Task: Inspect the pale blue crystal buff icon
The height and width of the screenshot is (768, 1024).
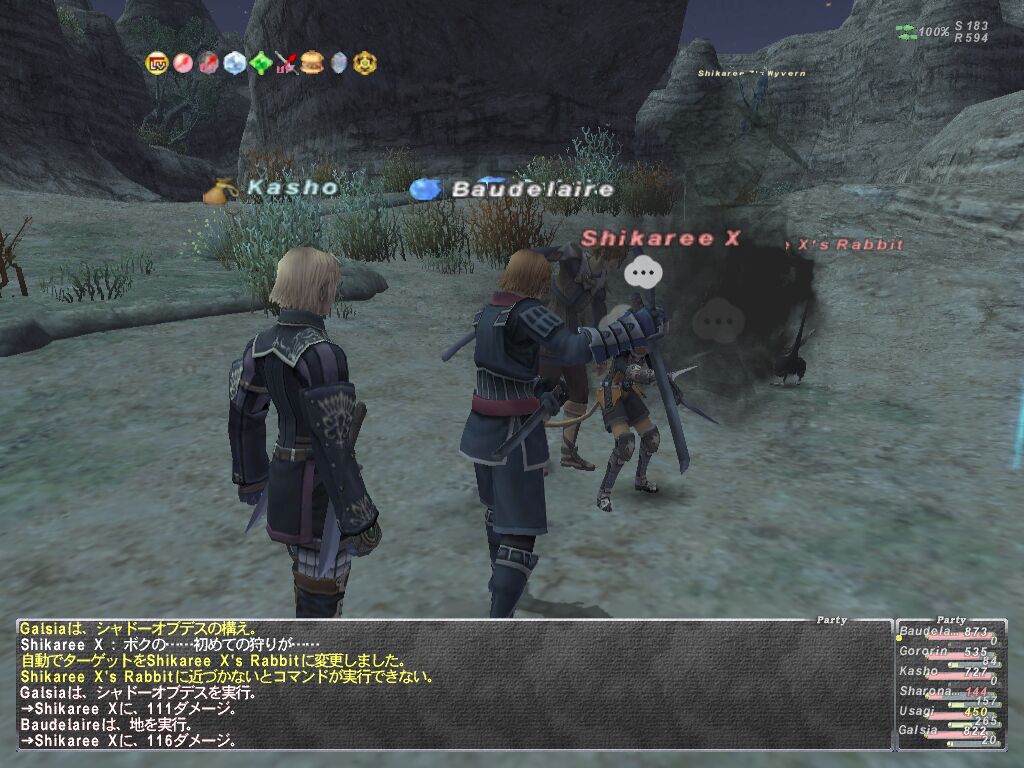Action: pos(235,63)
